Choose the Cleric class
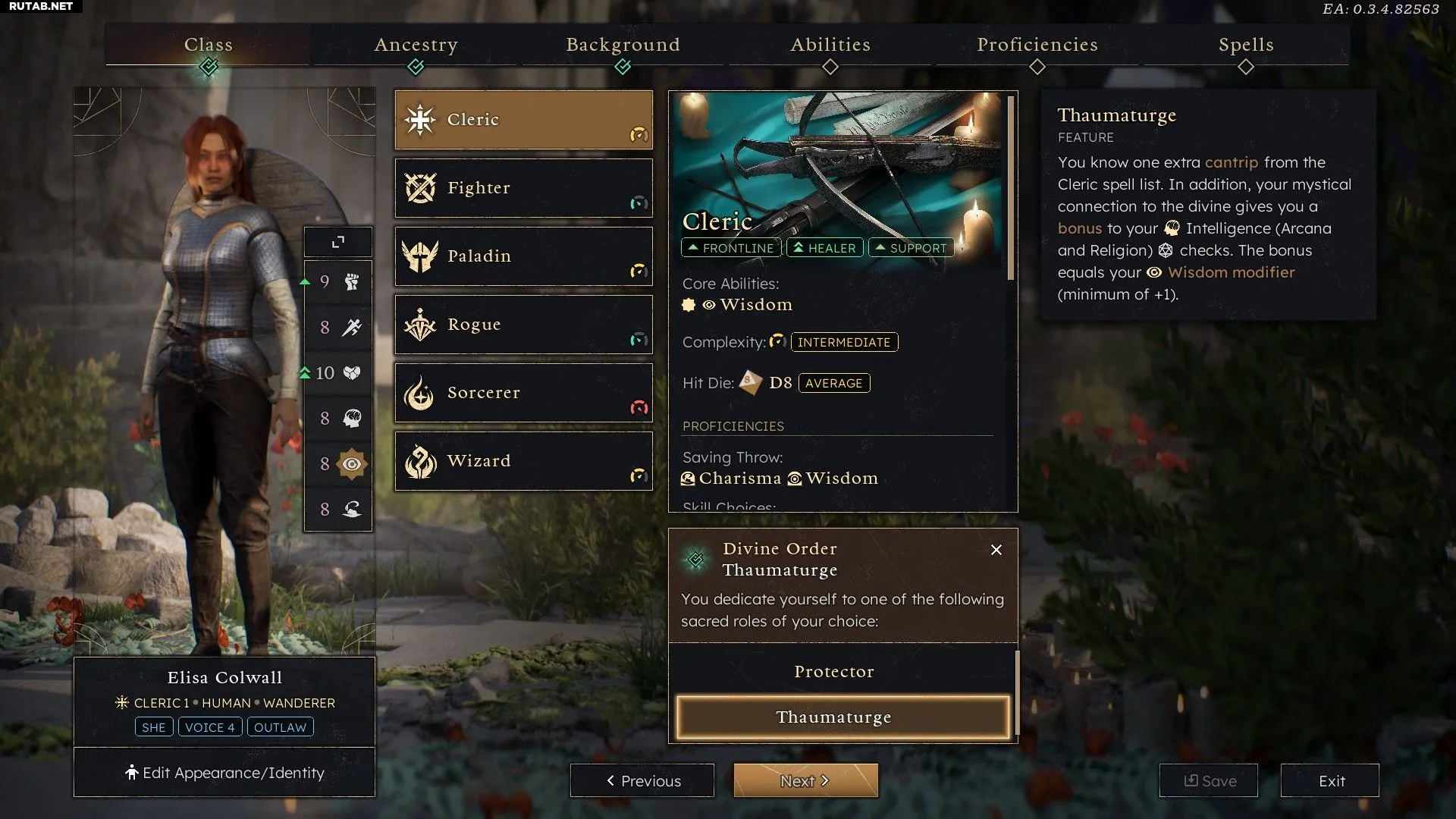Screen dimensions: 1456x819 tap(523, 120)
